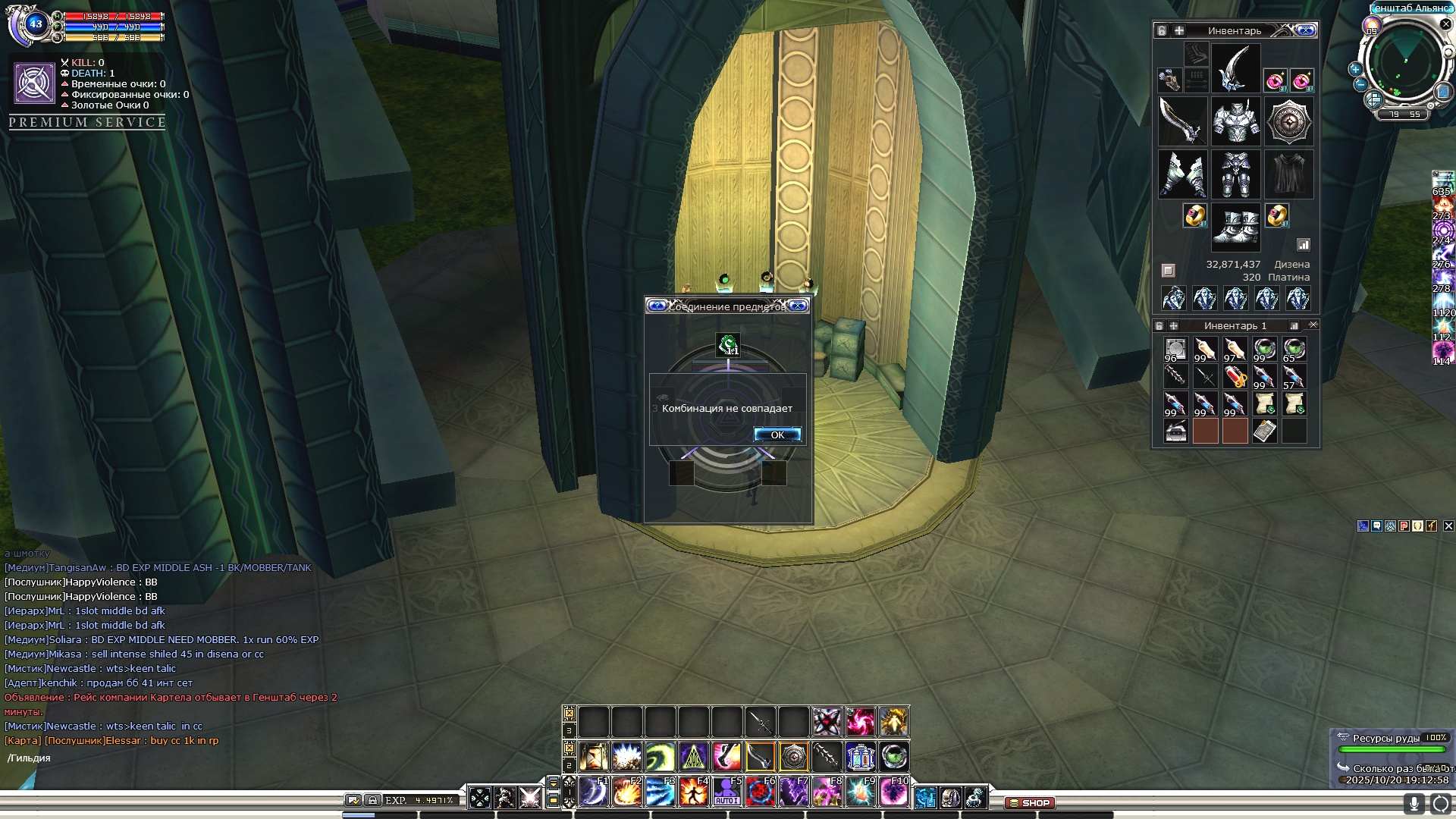1456x819 pixels.
Task: Close the main Инвентарь equipment window
Action: (x=1305, y=30)
